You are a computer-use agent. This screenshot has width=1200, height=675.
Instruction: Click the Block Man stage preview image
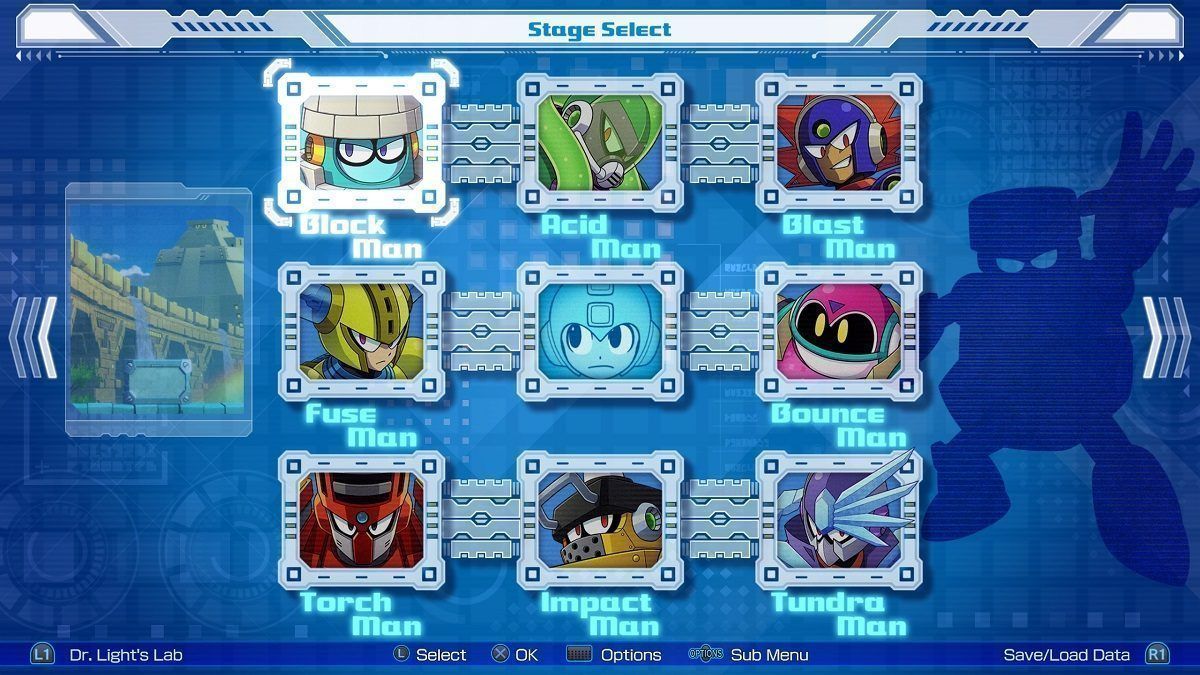pos(158,310)
